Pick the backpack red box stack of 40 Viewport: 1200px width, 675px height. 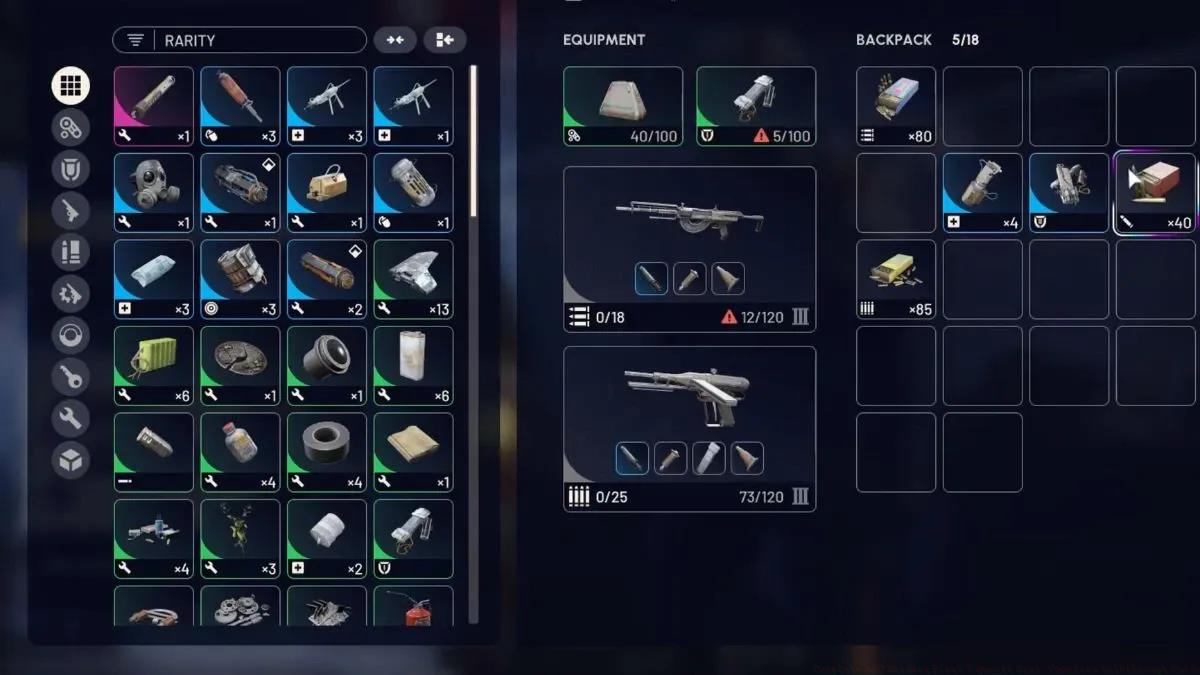1155,192
